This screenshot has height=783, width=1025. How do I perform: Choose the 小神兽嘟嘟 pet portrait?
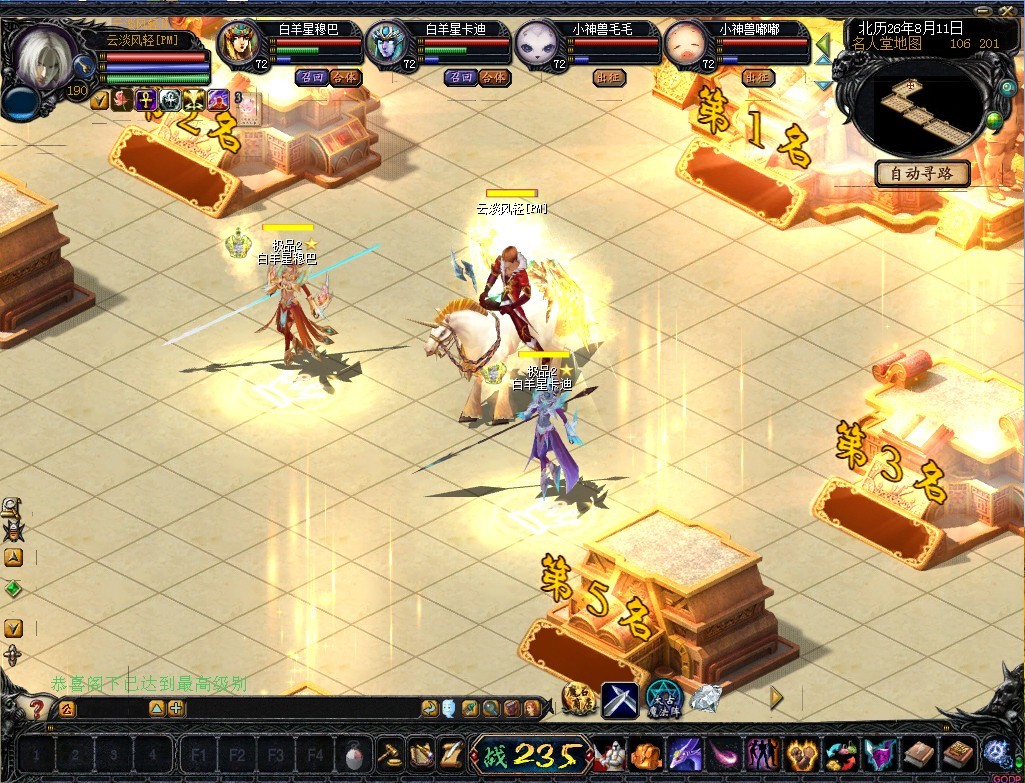[687, 43]
